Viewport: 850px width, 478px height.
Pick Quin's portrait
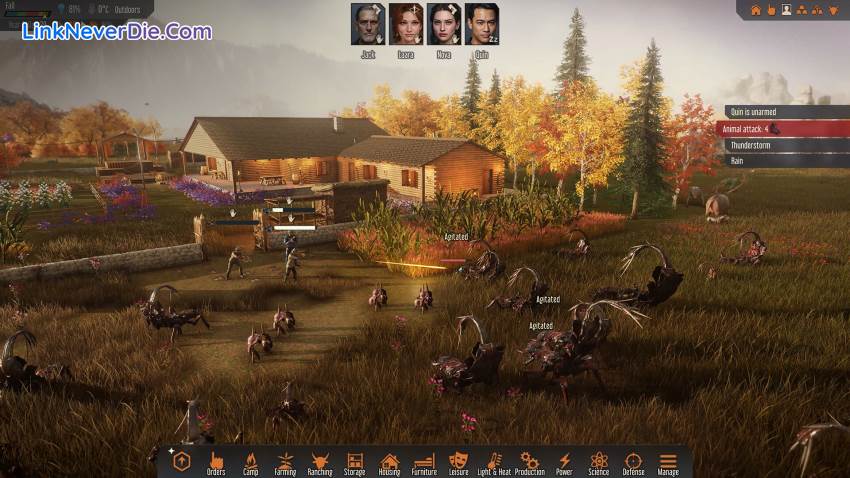point(481,24)
